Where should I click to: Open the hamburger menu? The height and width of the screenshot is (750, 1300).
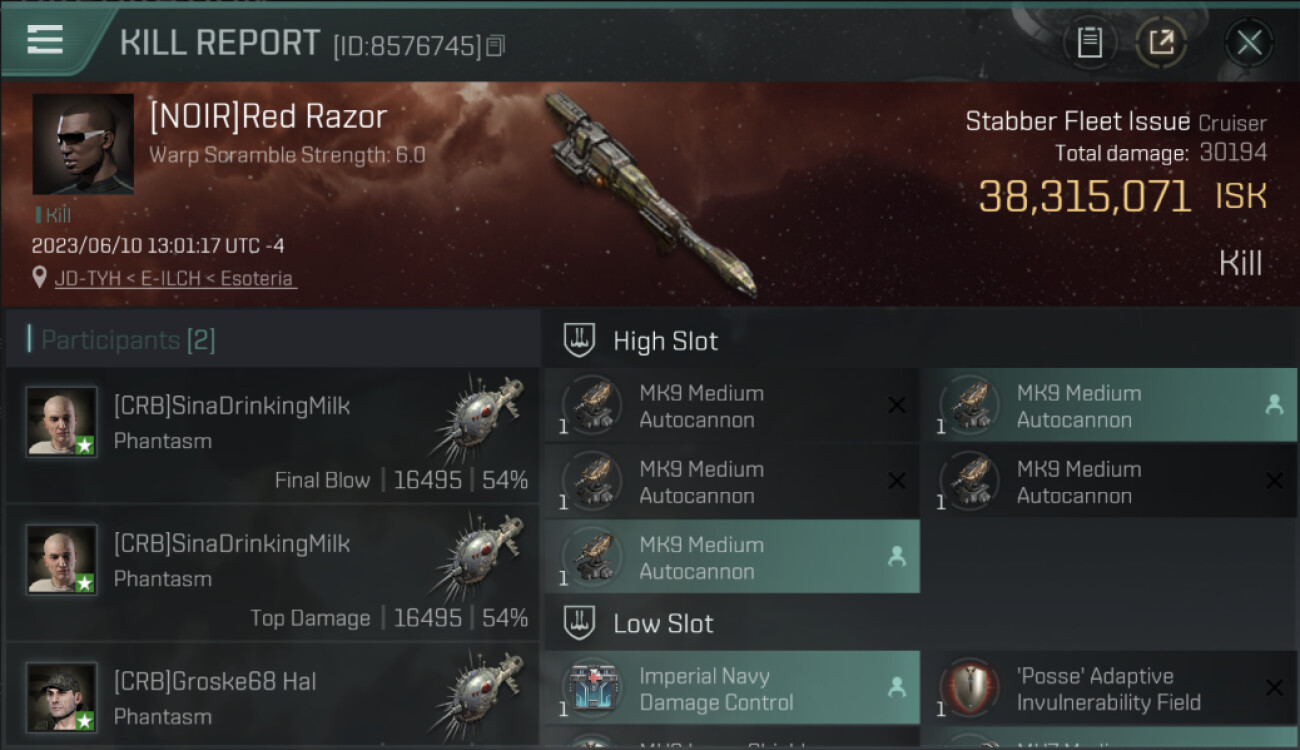(x=44, y=39)
